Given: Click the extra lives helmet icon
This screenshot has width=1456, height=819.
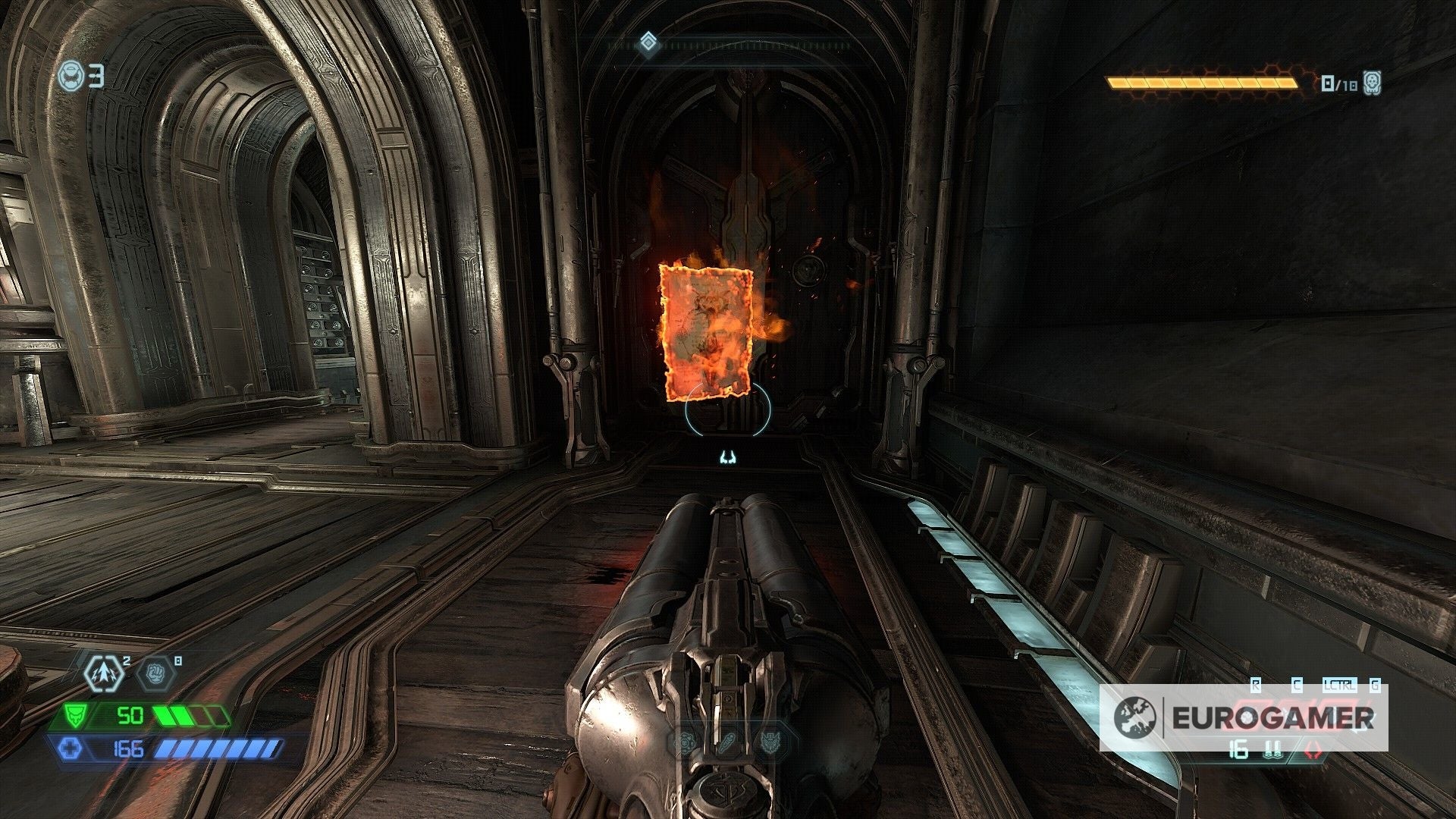Looking at the screenshot, I should click(x=70, y=74).
